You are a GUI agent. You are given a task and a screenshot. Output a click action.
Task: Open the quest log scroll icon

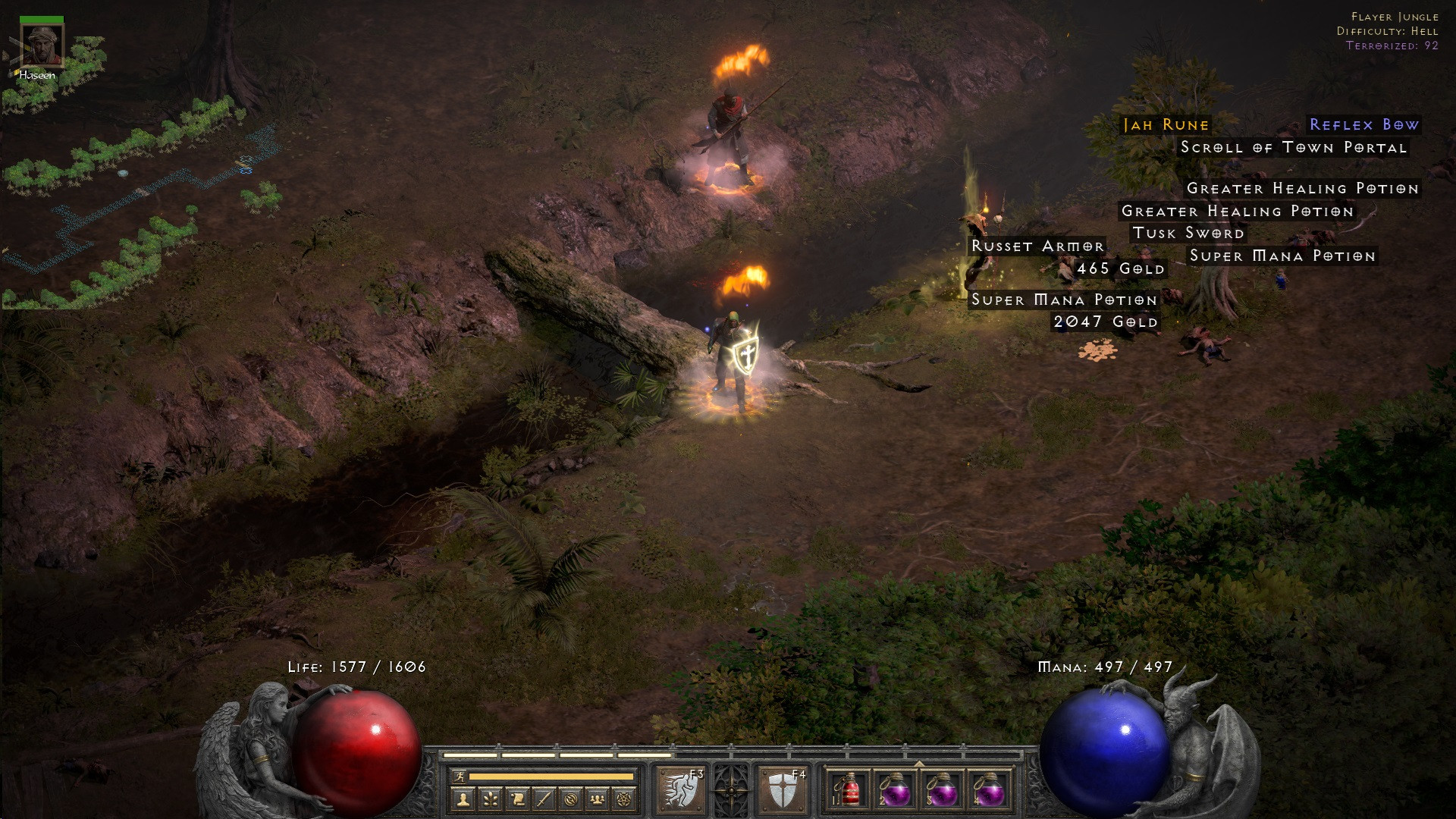517,799
